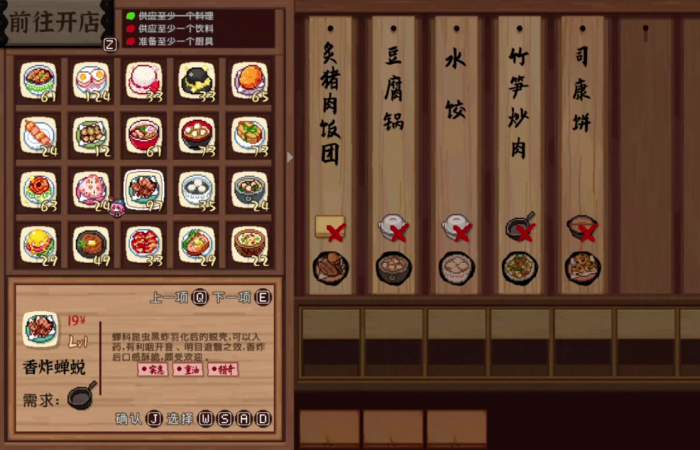Select the wooden bowl porridge dish

point(249,242)
